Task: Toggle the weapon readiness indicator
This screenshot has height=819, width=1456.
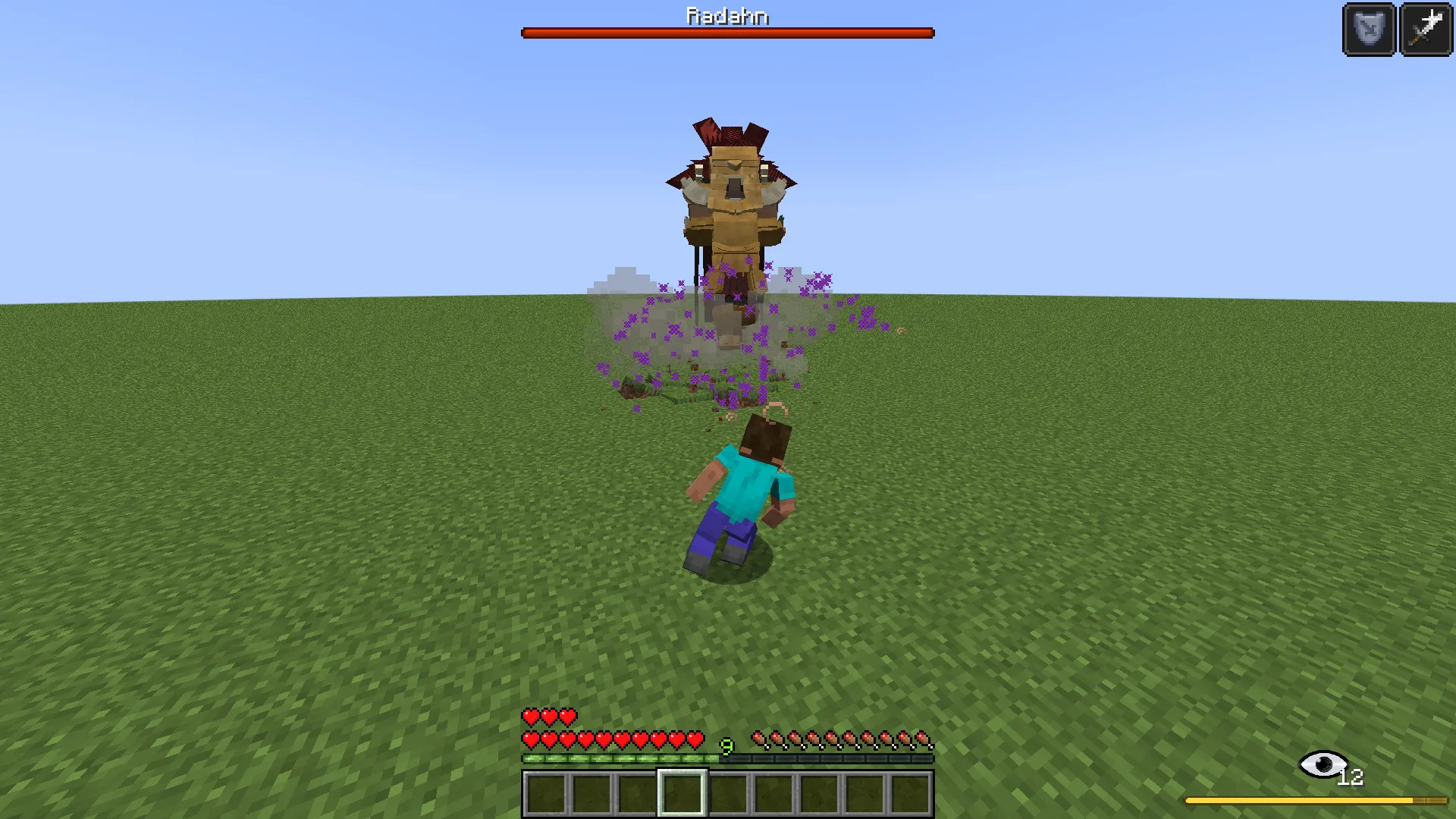Action: point(1425,30)
